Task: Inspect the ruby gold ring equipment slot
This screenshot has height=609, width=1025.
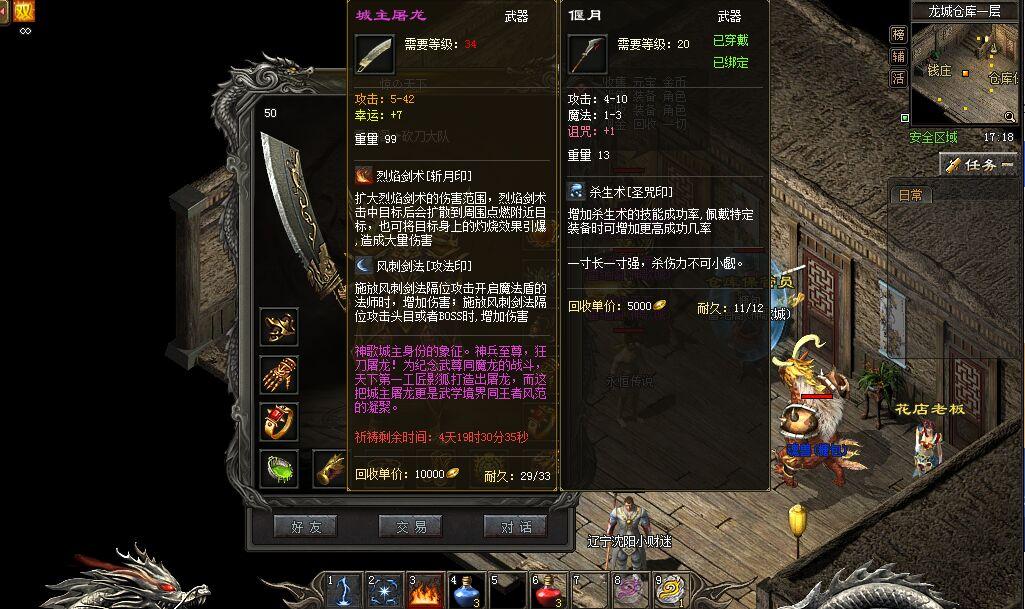Action: (279, 421)
